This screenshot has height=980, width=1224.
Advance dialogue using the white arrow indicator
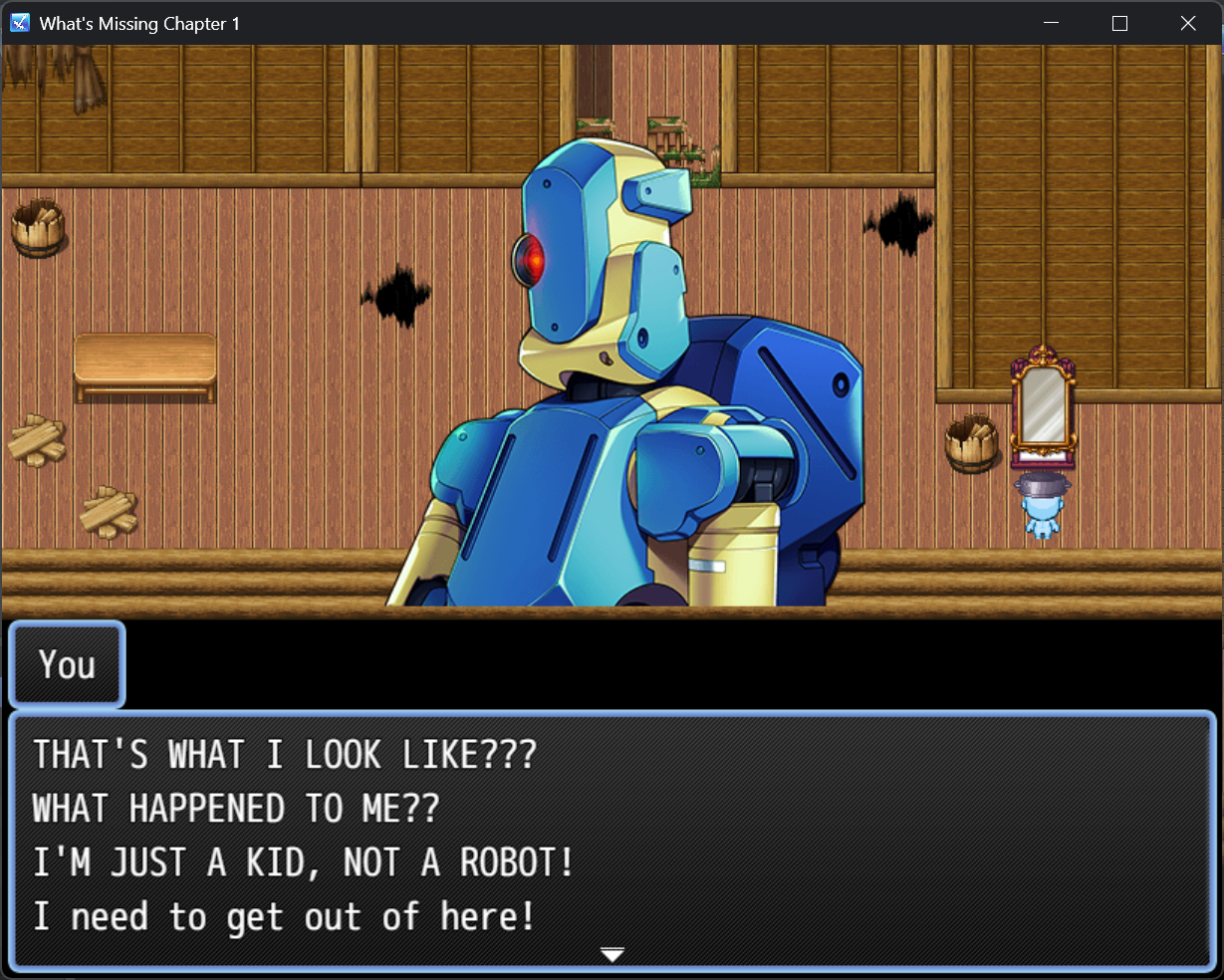(x=612, y=955)
